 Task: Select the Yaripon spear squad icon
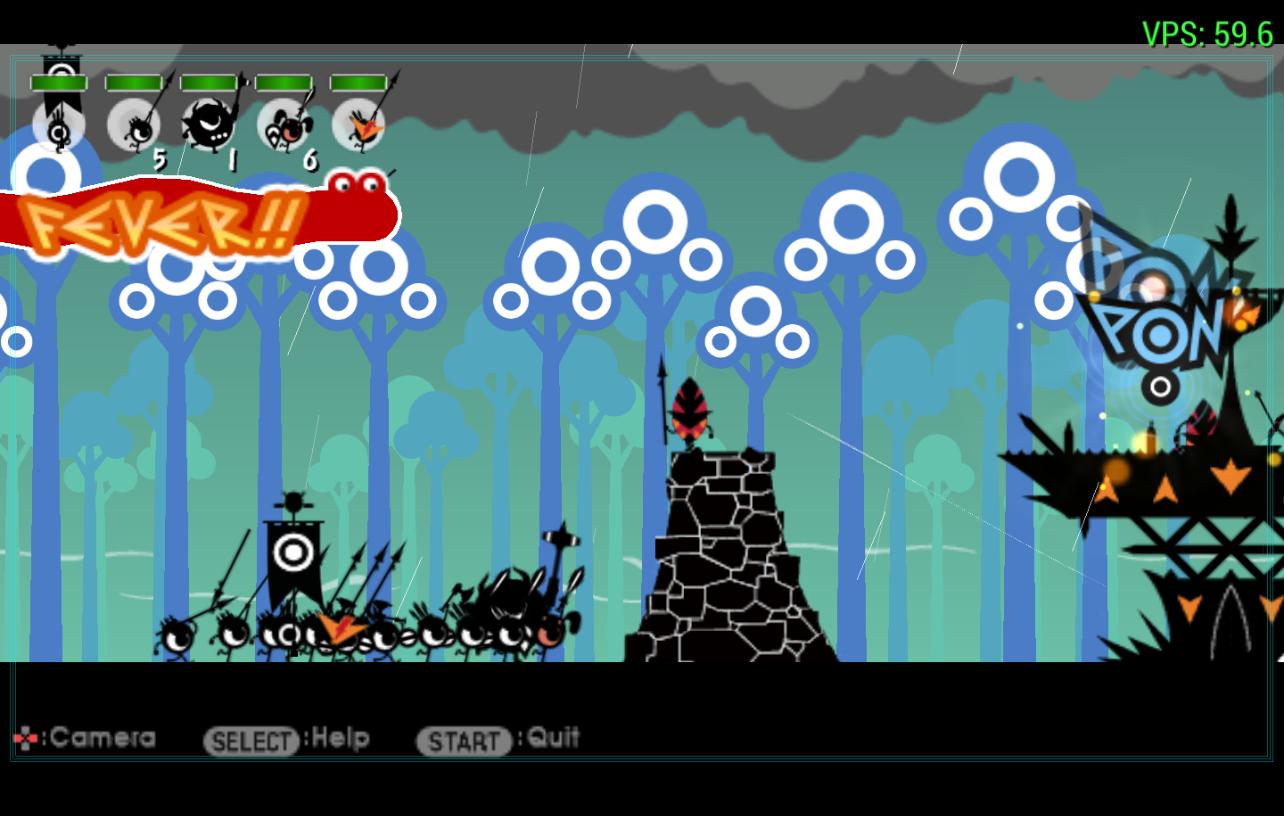134,125
